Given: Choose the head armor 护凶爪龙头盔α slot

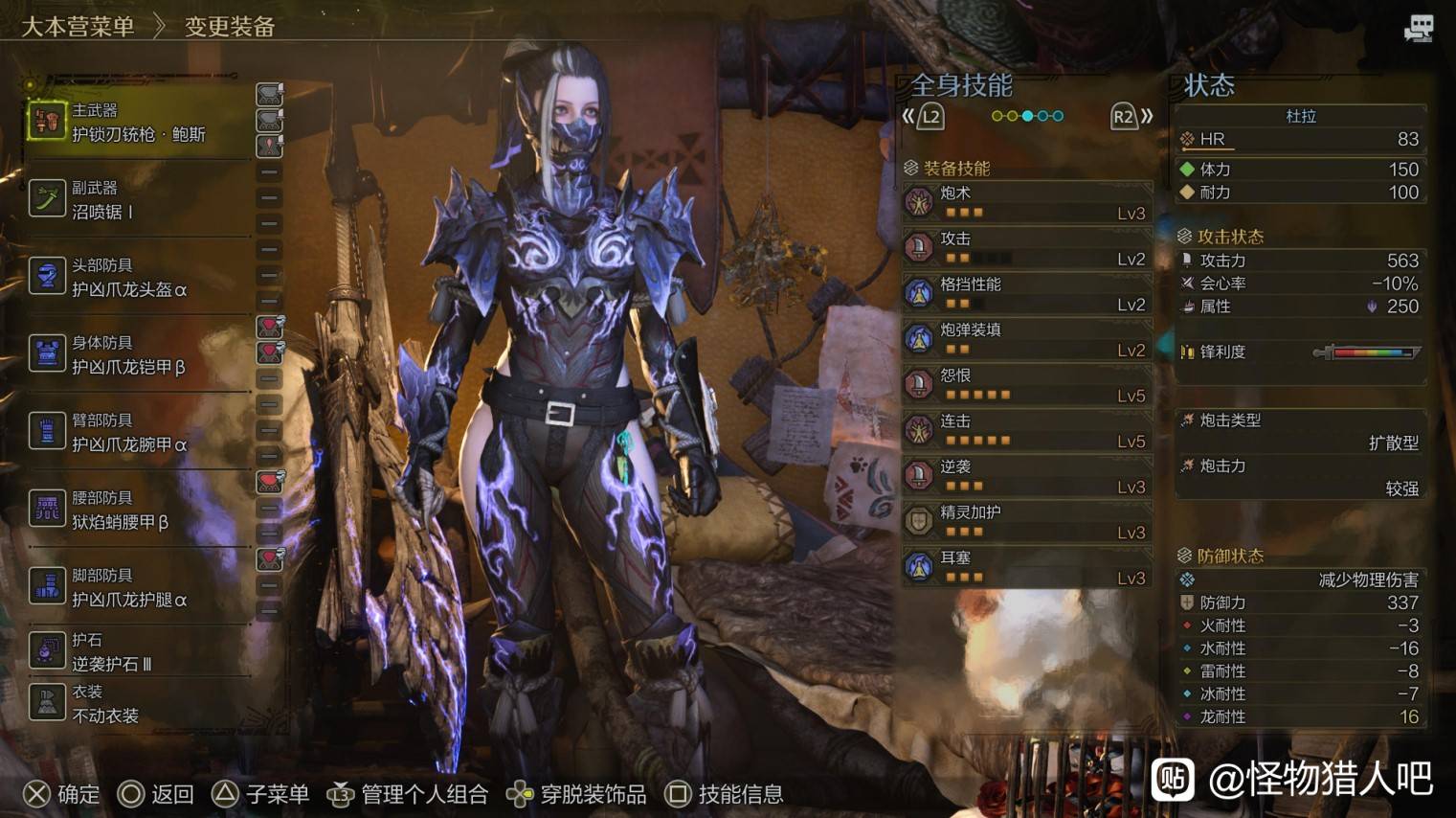Looking at the screenshot, I should [138, 277].
